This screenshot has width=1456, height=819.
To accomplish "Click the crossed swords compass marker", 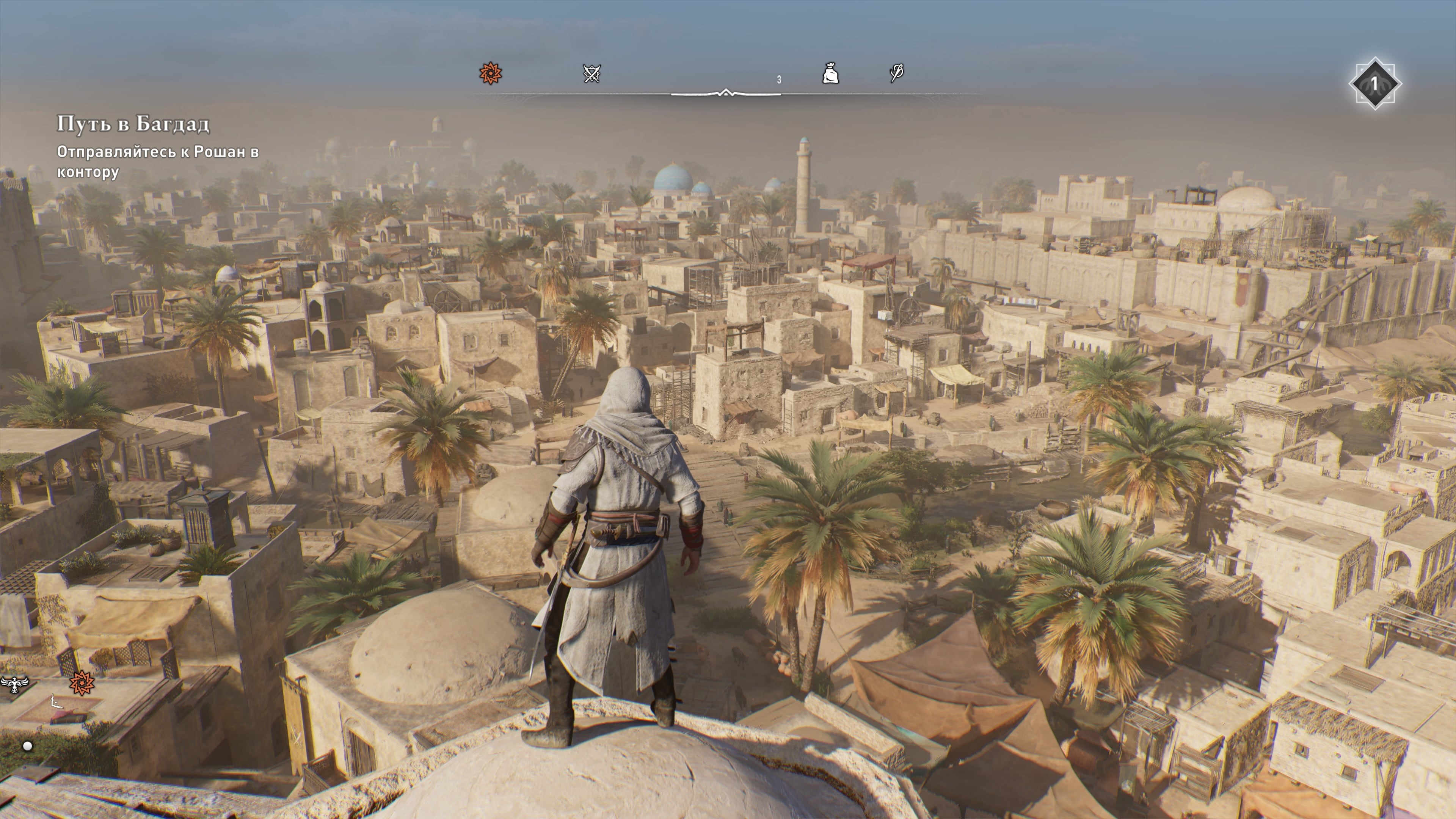I will click(x=591, y=74).
